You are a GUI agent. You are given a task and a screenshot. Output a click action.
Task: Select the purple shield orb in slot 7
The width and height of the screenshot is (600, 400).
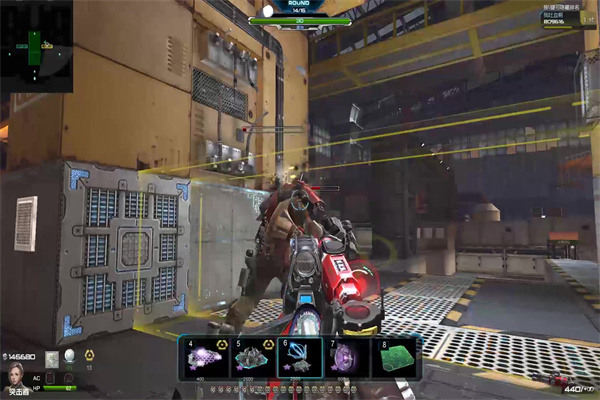347,357
